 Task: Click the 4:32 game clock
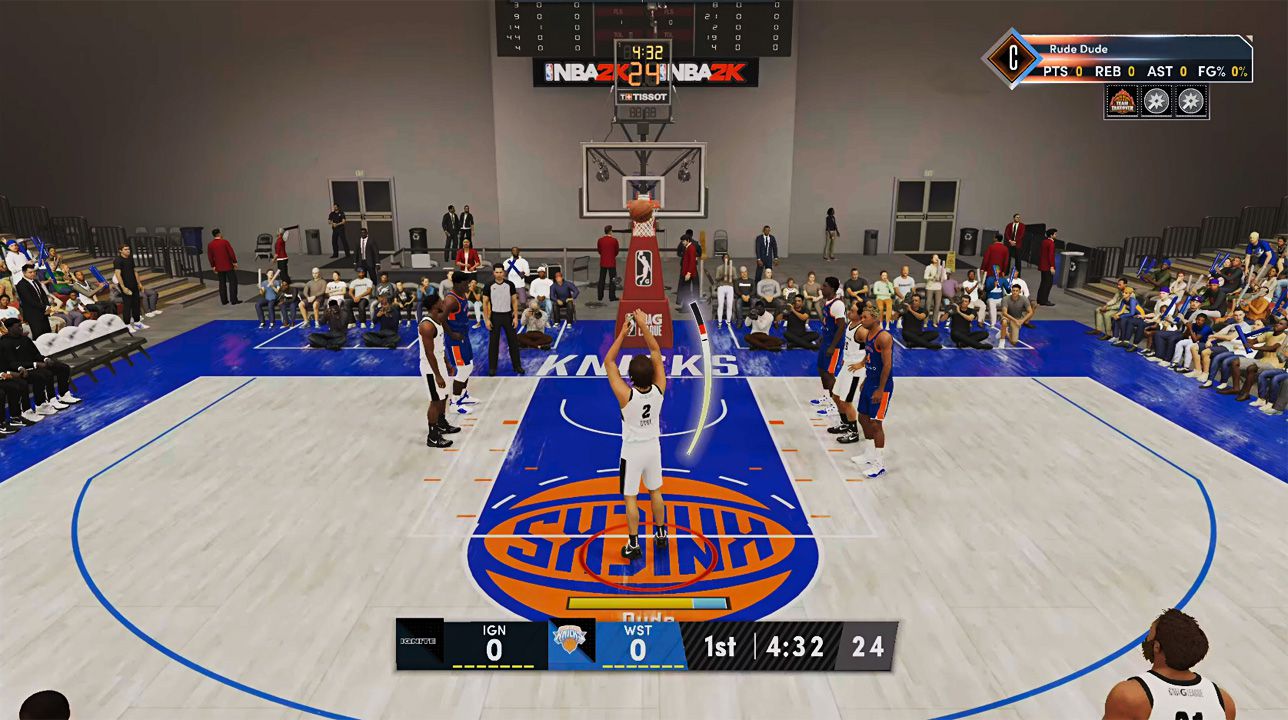point(796,647)
